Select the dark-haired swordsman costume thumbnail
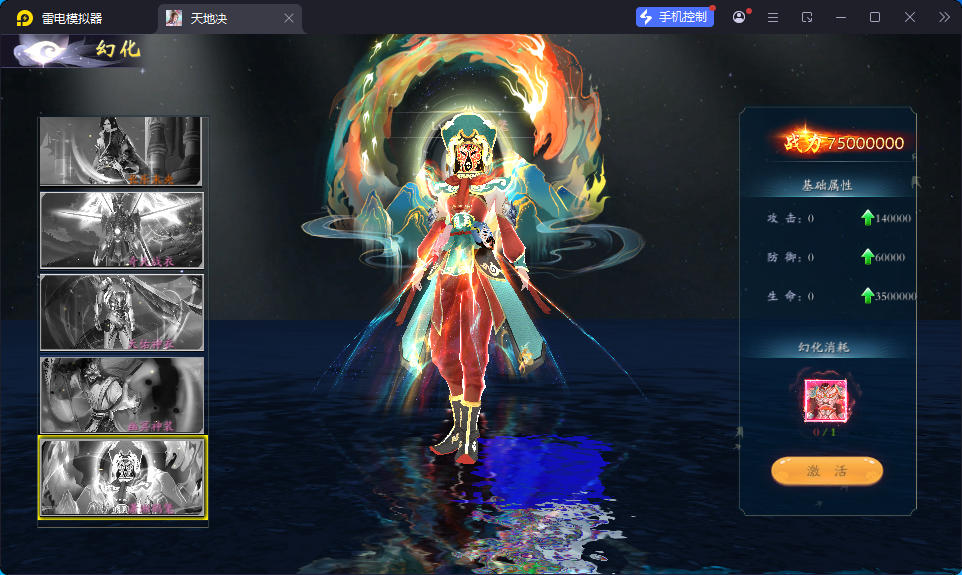The image size is (962, 575). [x=122, y=151]
